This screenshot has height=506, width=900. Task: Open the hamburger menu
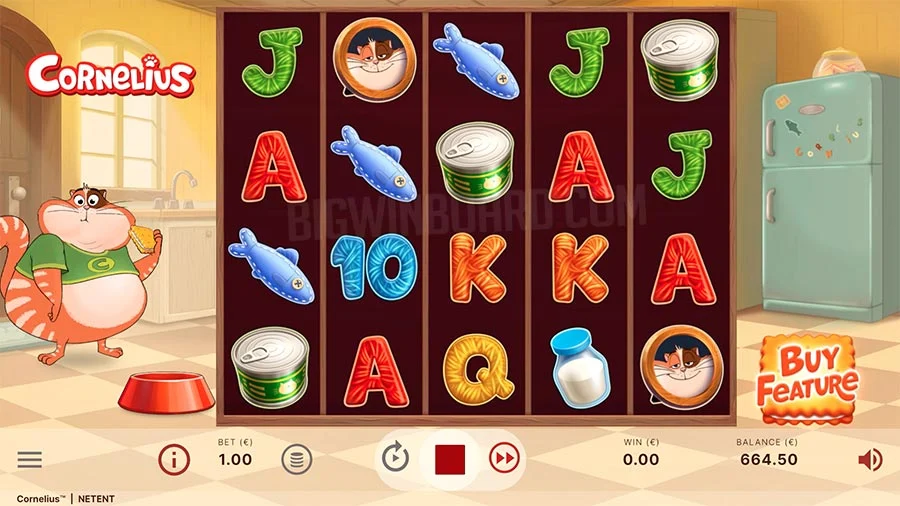pos(30,460)
